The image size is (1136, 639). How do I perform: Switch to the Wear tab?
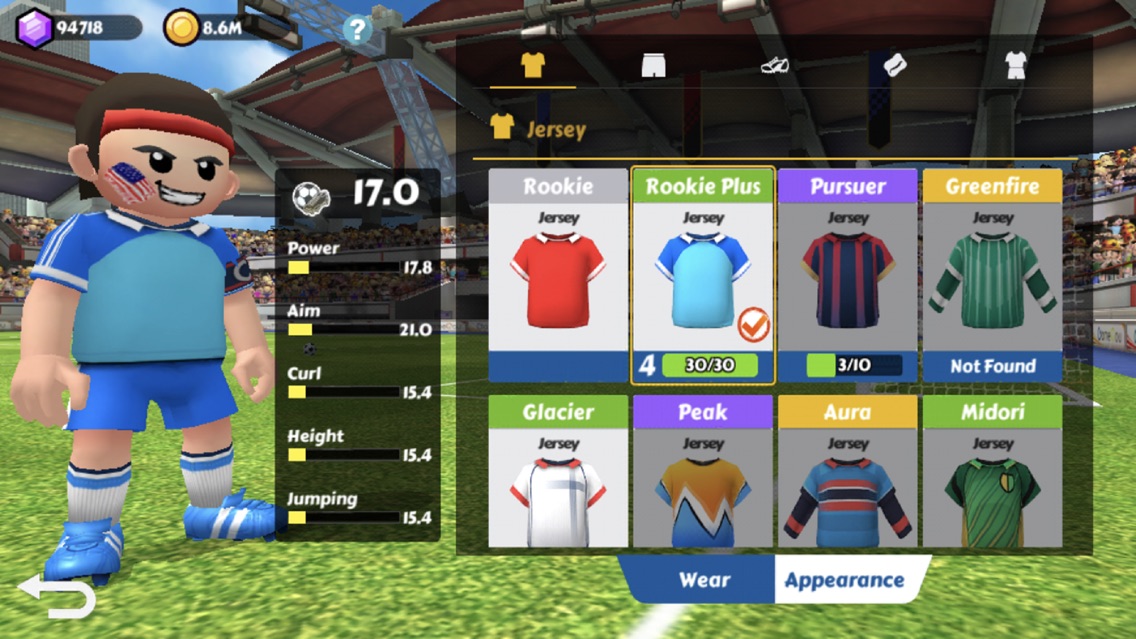tap(704, 580)
